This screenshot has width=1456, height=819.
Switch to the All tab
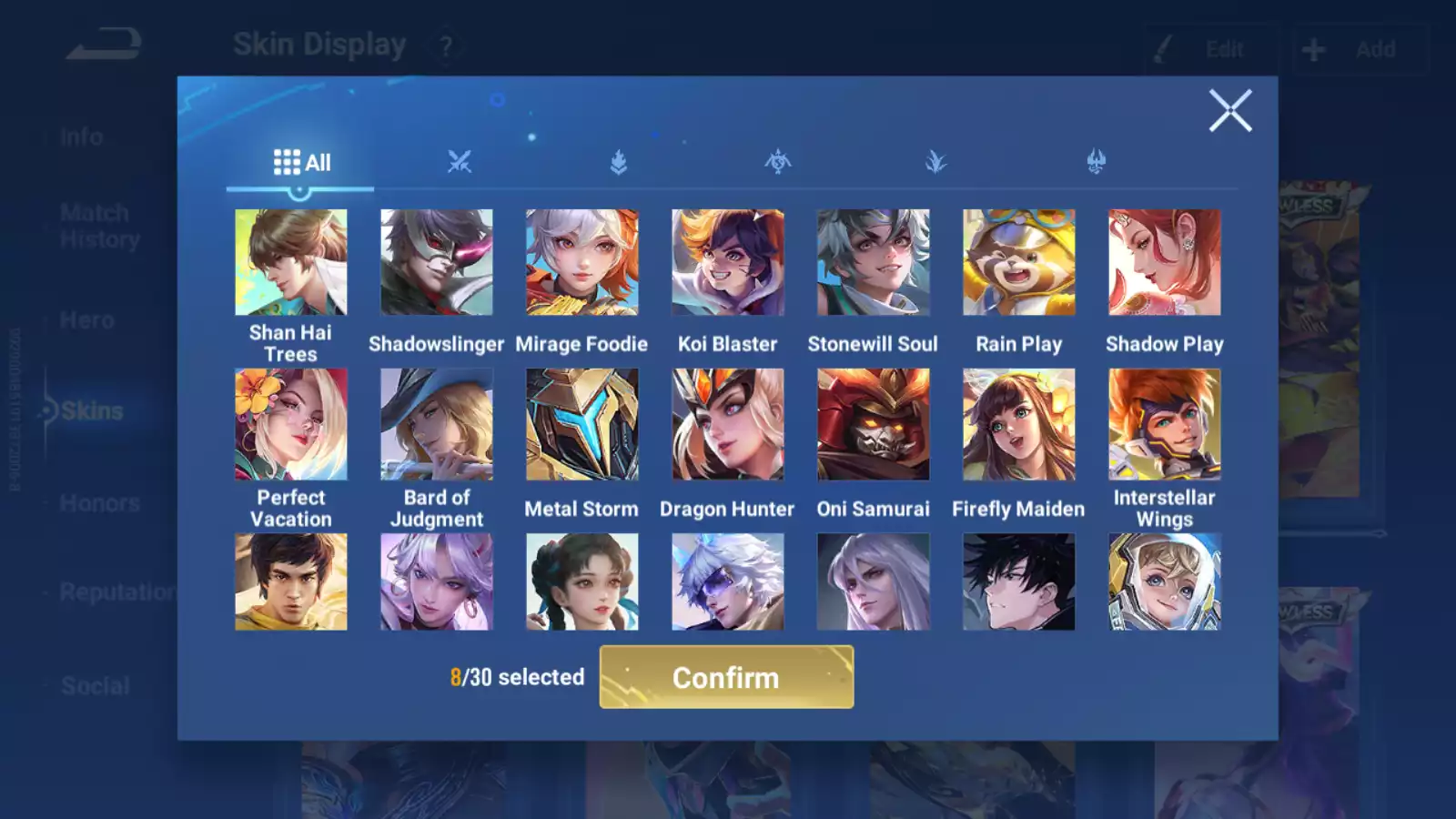(x=300, y=162)
